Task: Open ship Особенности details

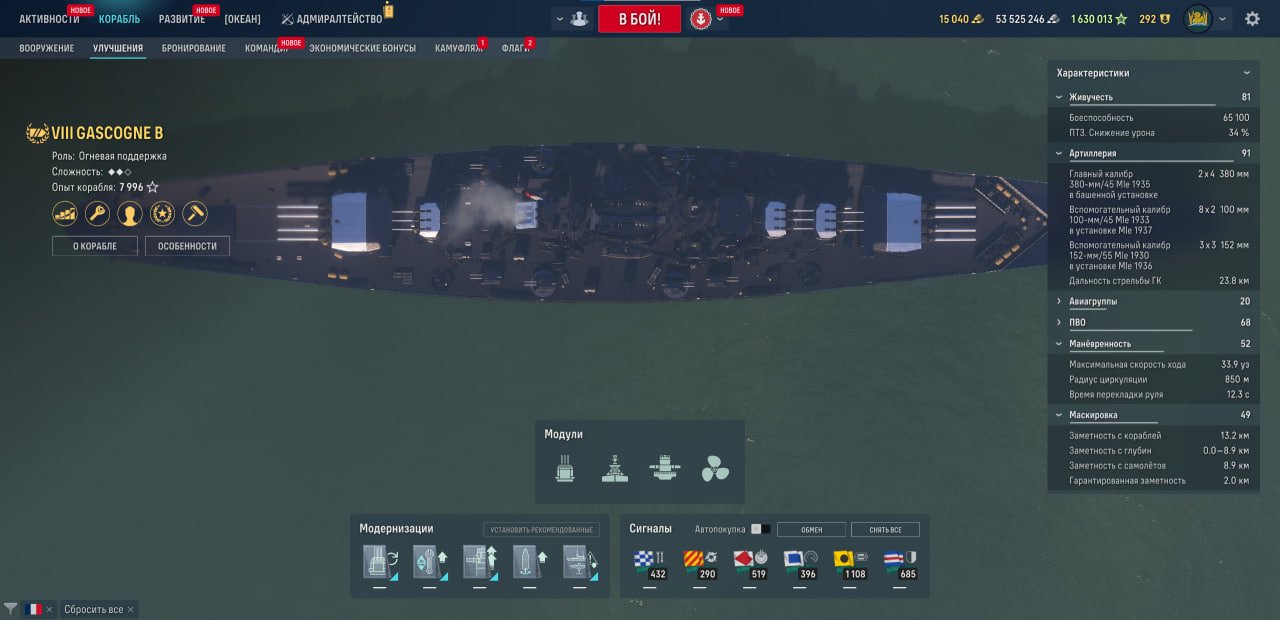Action: point(187,246)
